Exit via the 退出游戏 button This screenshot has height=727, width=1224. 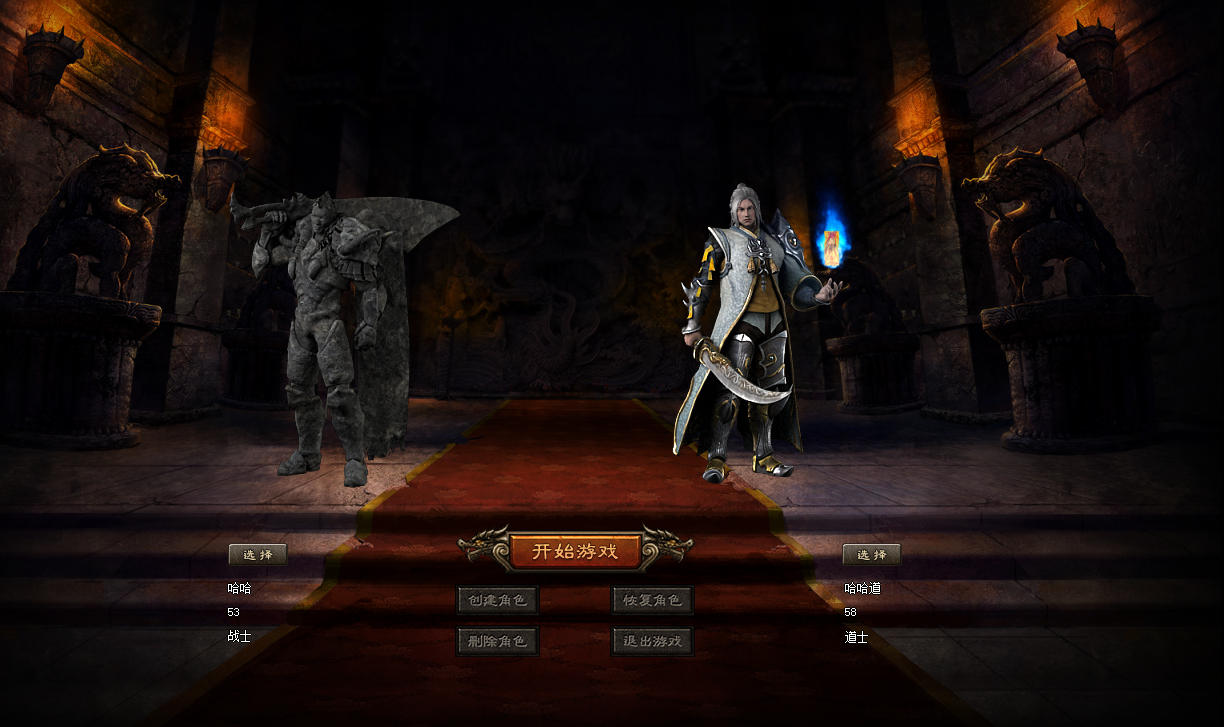click(x=652, y=641)
